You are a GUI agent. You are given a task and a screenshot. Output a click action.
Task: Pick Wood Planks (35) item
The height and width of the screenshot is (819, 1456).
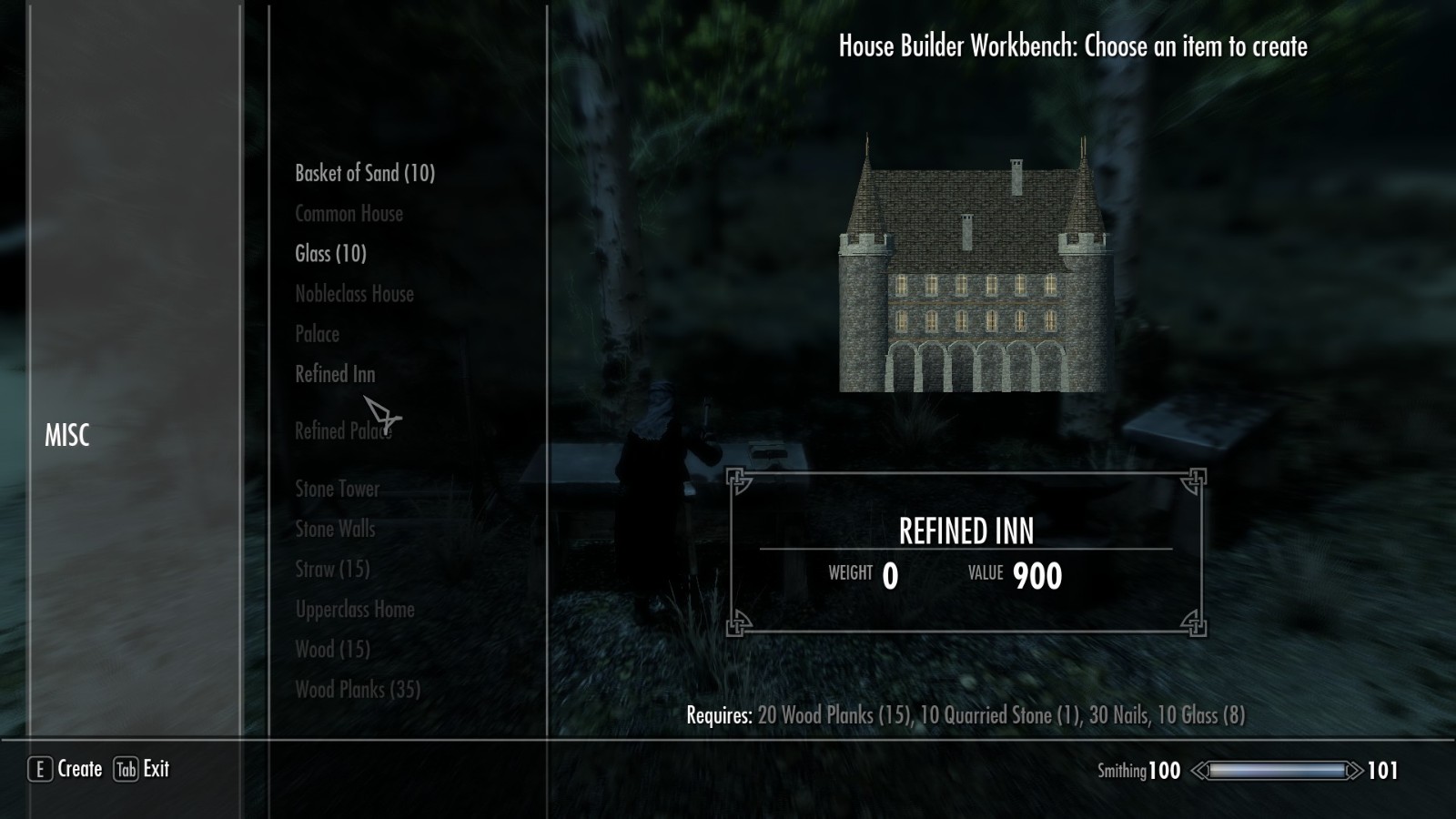[x=357, y=690]
